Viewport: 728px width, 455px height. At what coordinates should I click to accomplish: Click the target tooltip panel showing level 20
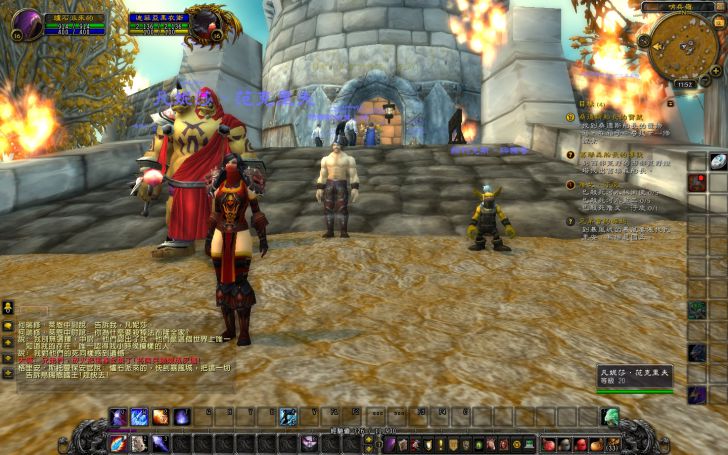click(636, 376)
